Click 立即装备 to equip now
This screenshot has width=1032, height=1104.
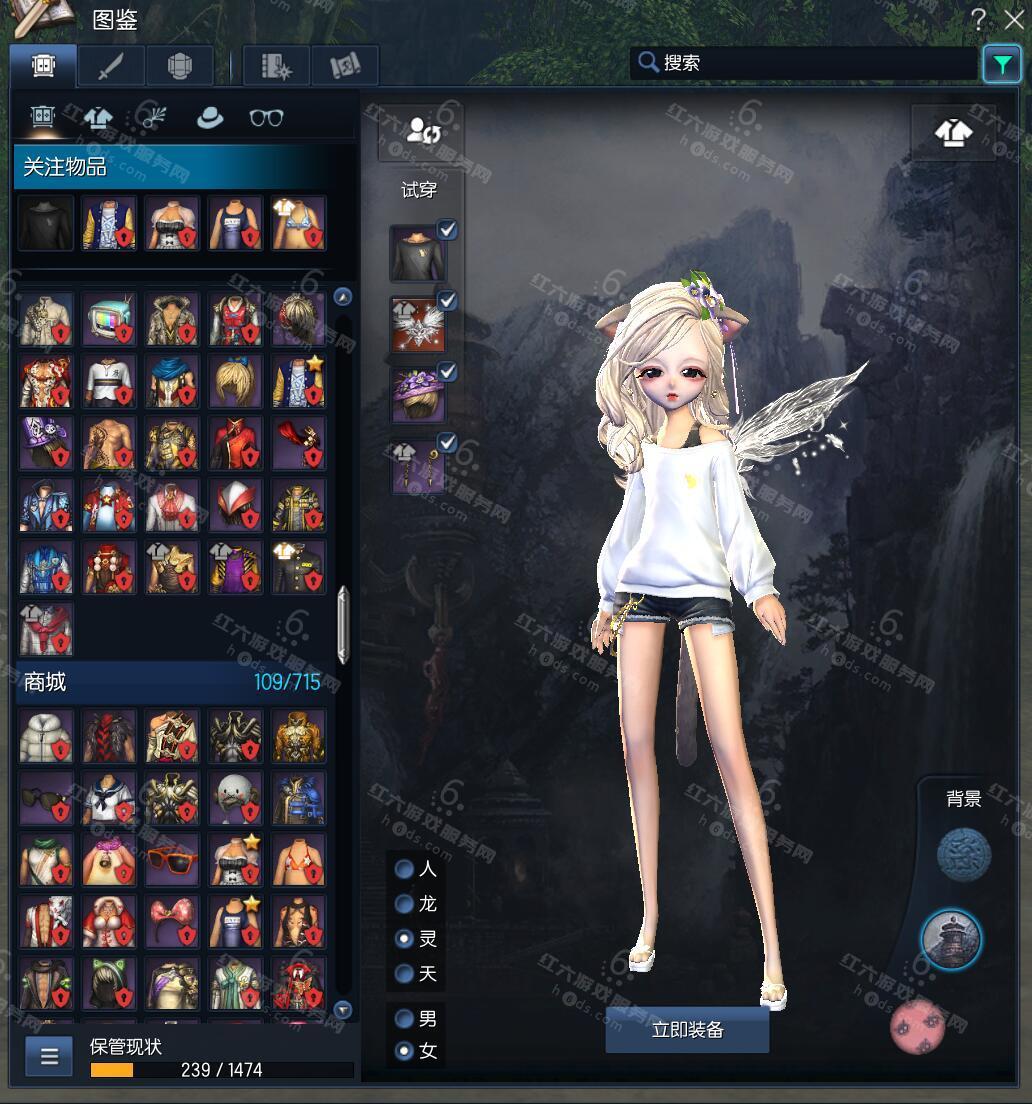click(x=687, y=1030)
